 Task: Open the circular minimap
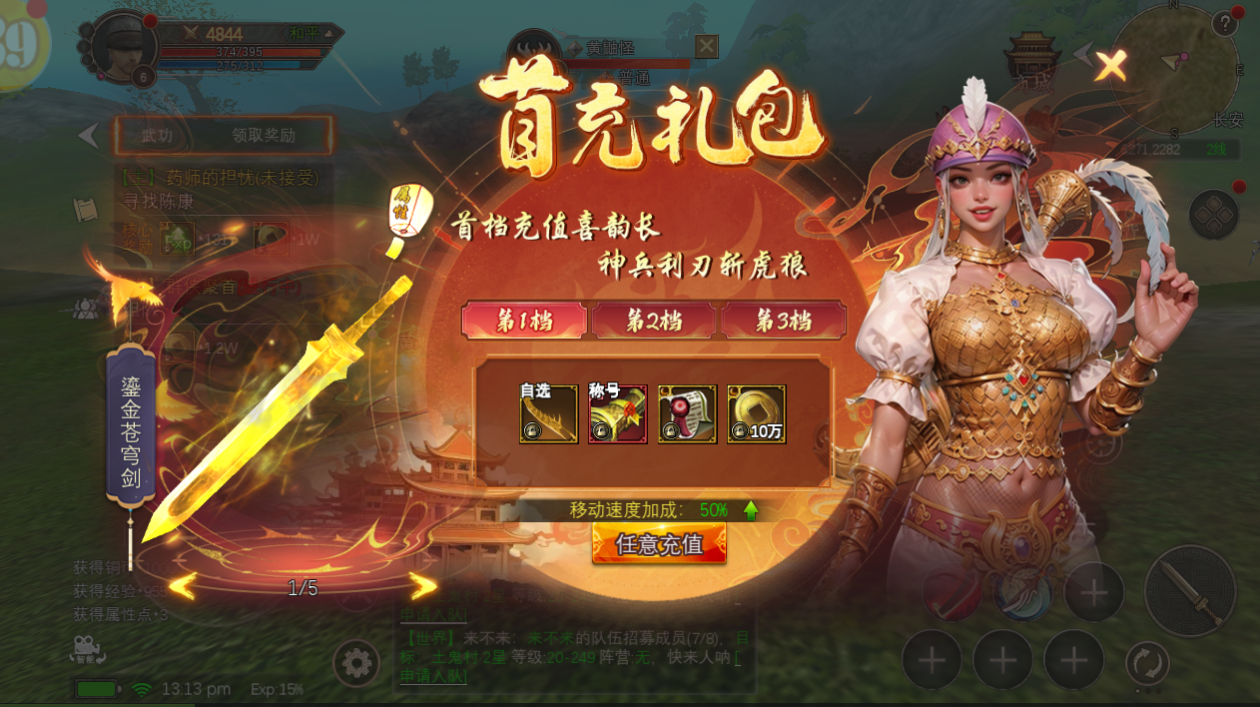[1174, 70]
